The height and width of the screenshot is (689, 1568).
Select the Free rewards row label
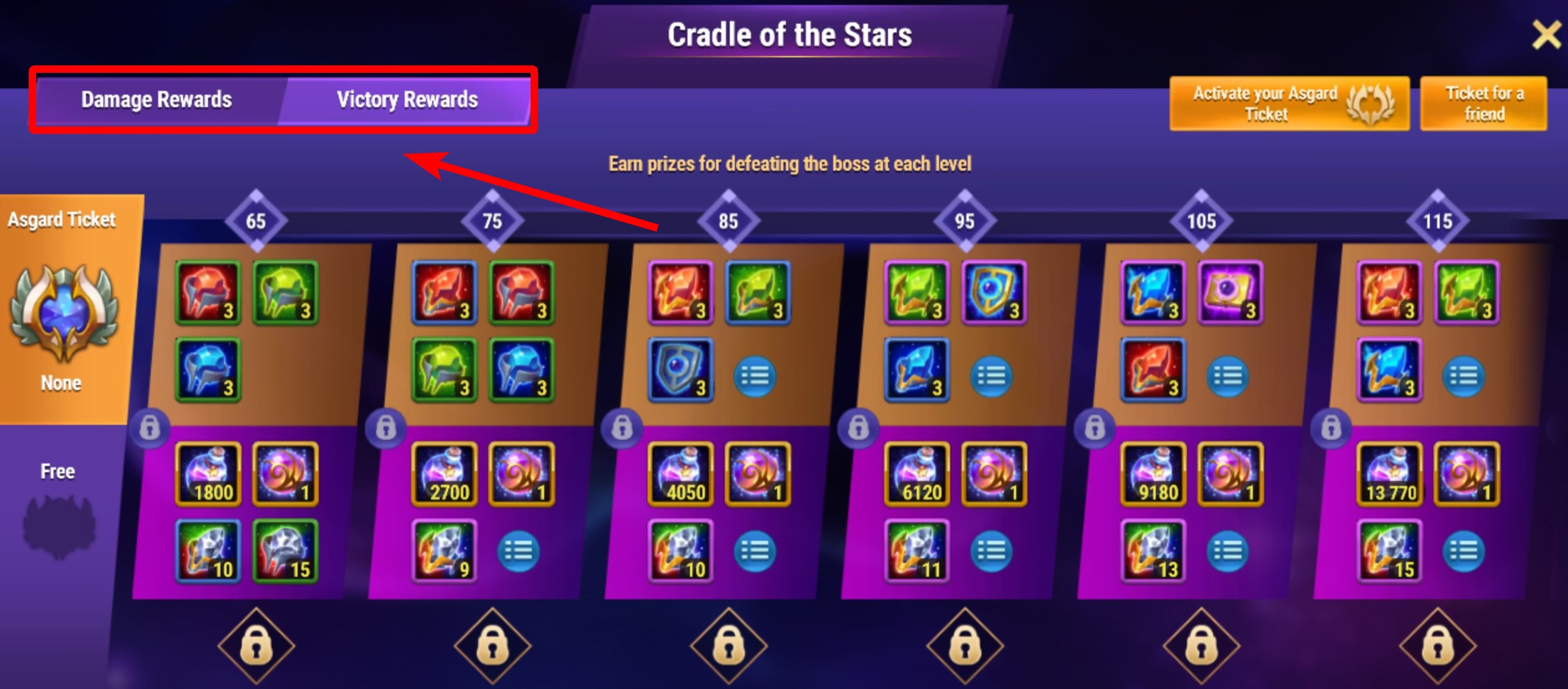tap(58, 472)
